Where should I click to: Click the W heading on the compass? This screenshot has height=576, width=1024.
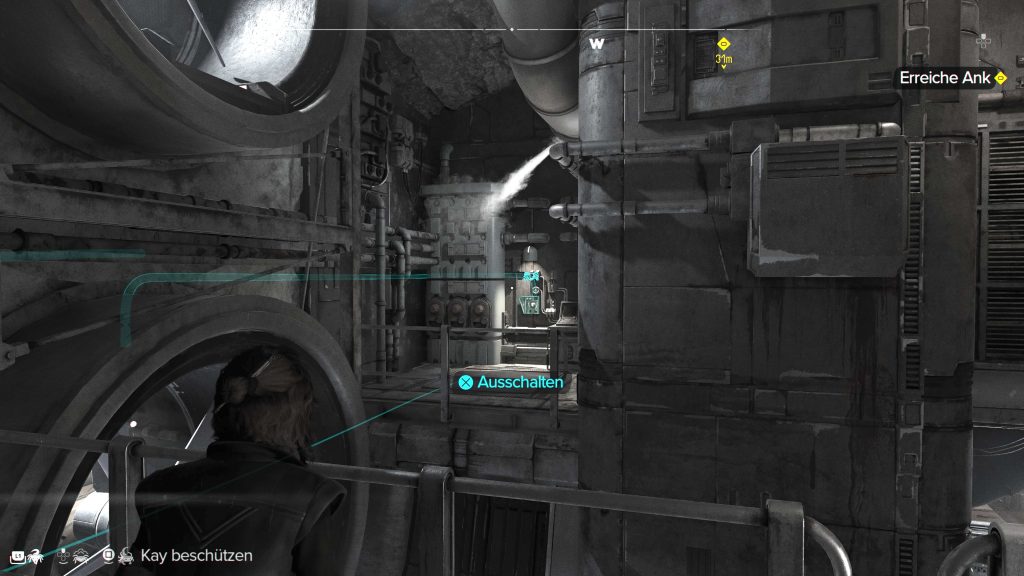(597, 44)
